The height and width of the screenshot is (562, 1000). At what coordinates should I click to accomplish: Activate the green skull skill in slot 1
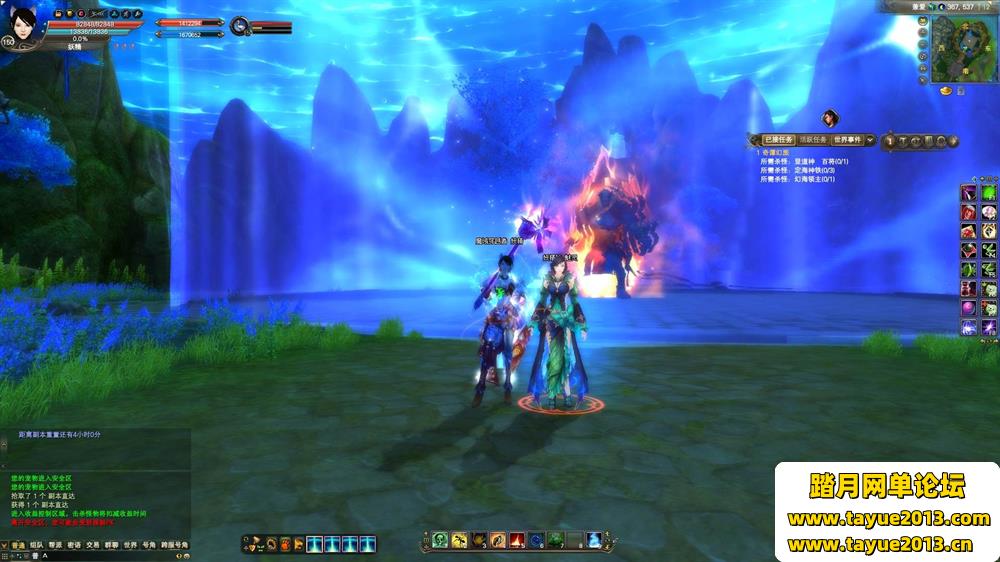[440, 541]
